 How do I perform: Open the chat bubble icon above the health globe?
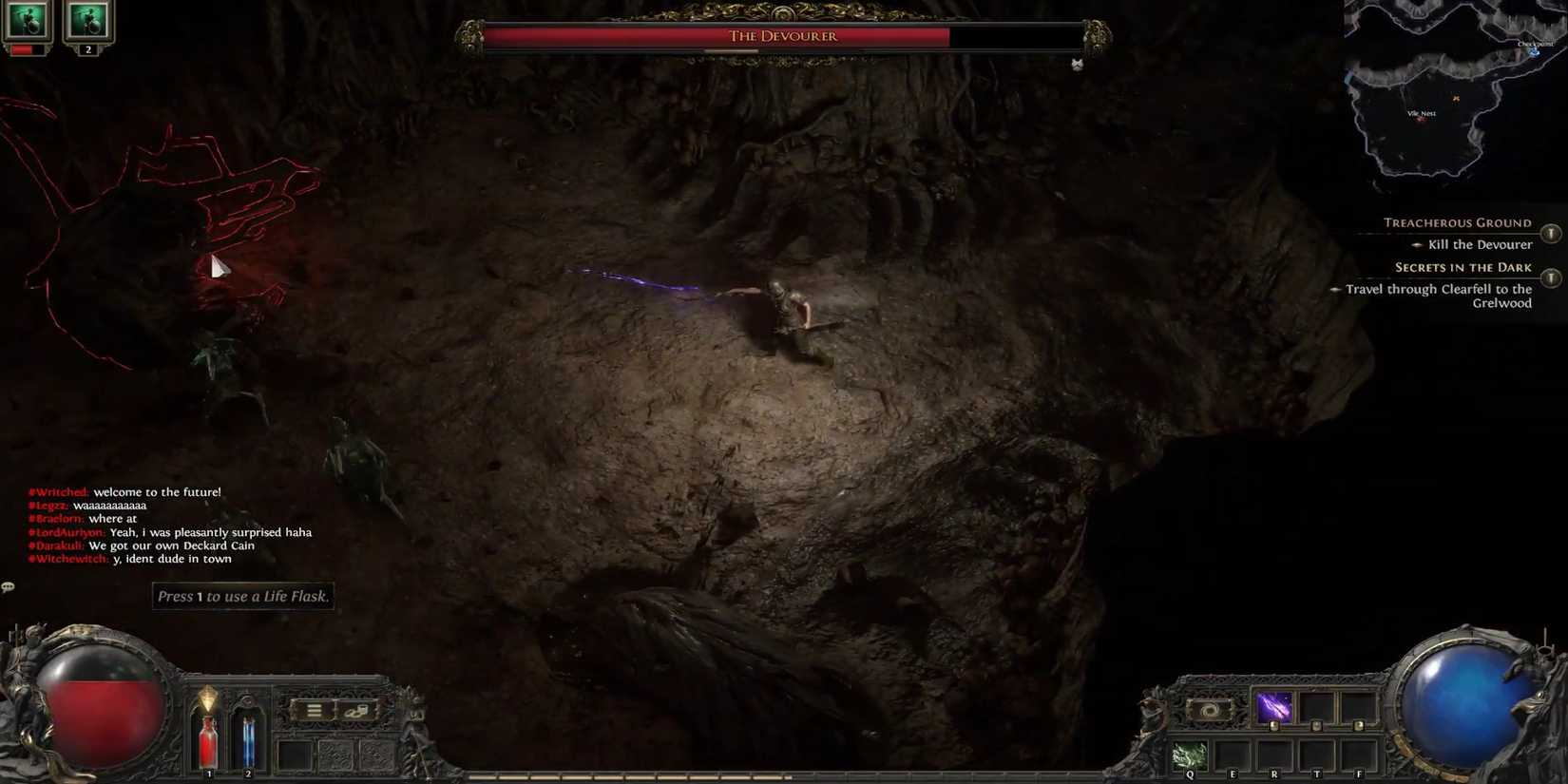(x=9, y=587)
